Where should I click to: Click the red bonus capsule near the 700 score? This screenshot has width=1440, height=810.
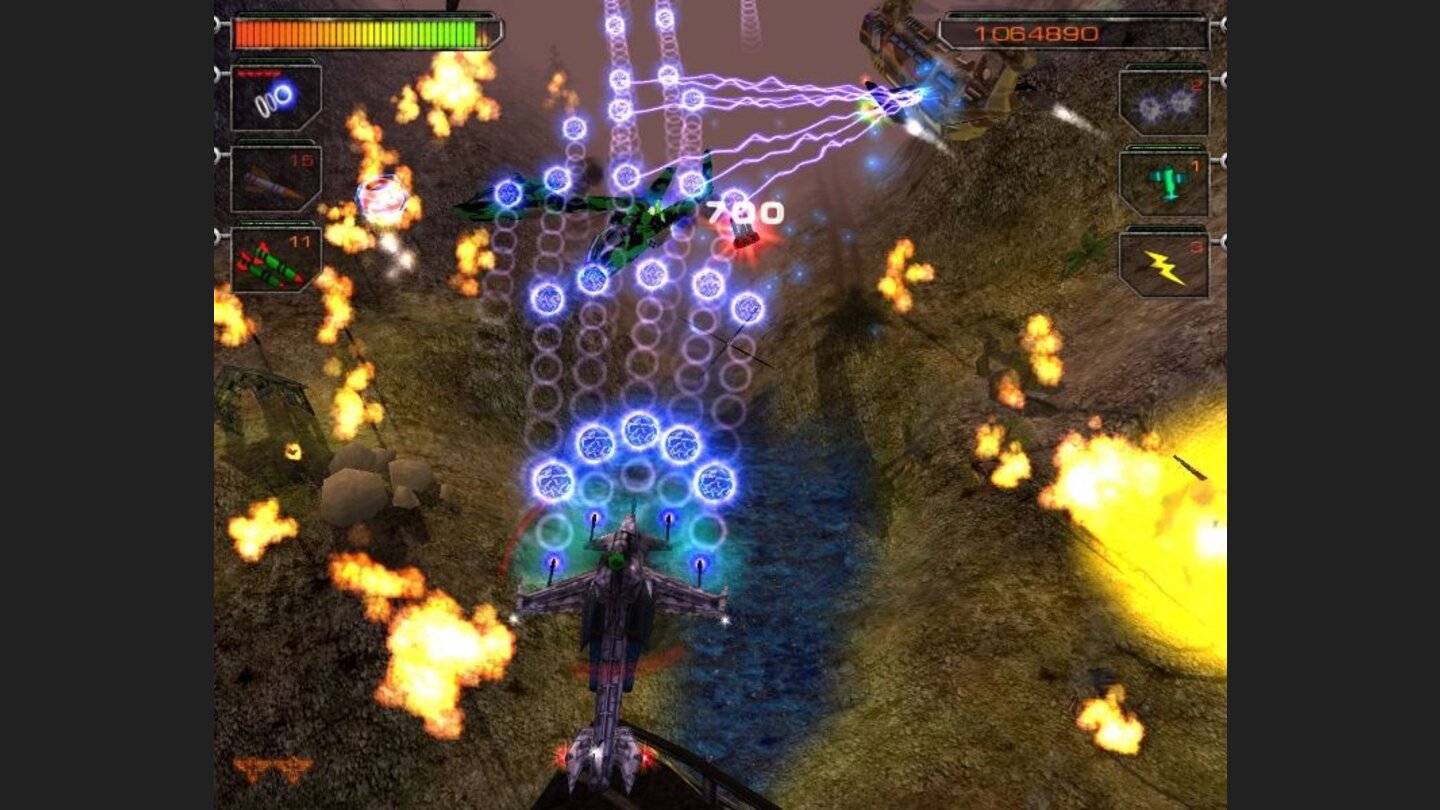pos(746,238)
